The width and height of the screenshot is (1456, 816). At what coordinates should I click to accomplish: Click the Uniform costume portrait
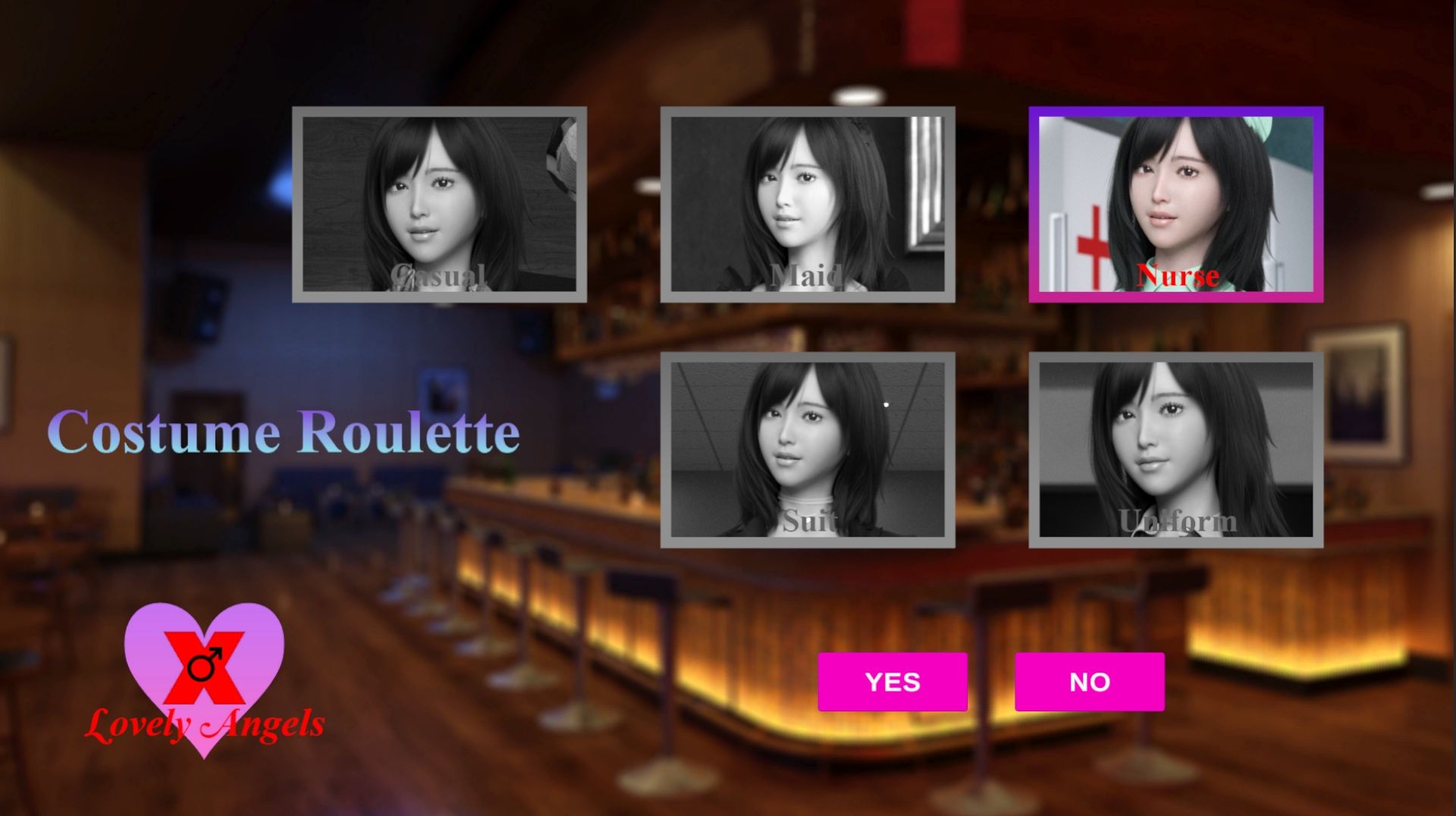point(1175,455)
